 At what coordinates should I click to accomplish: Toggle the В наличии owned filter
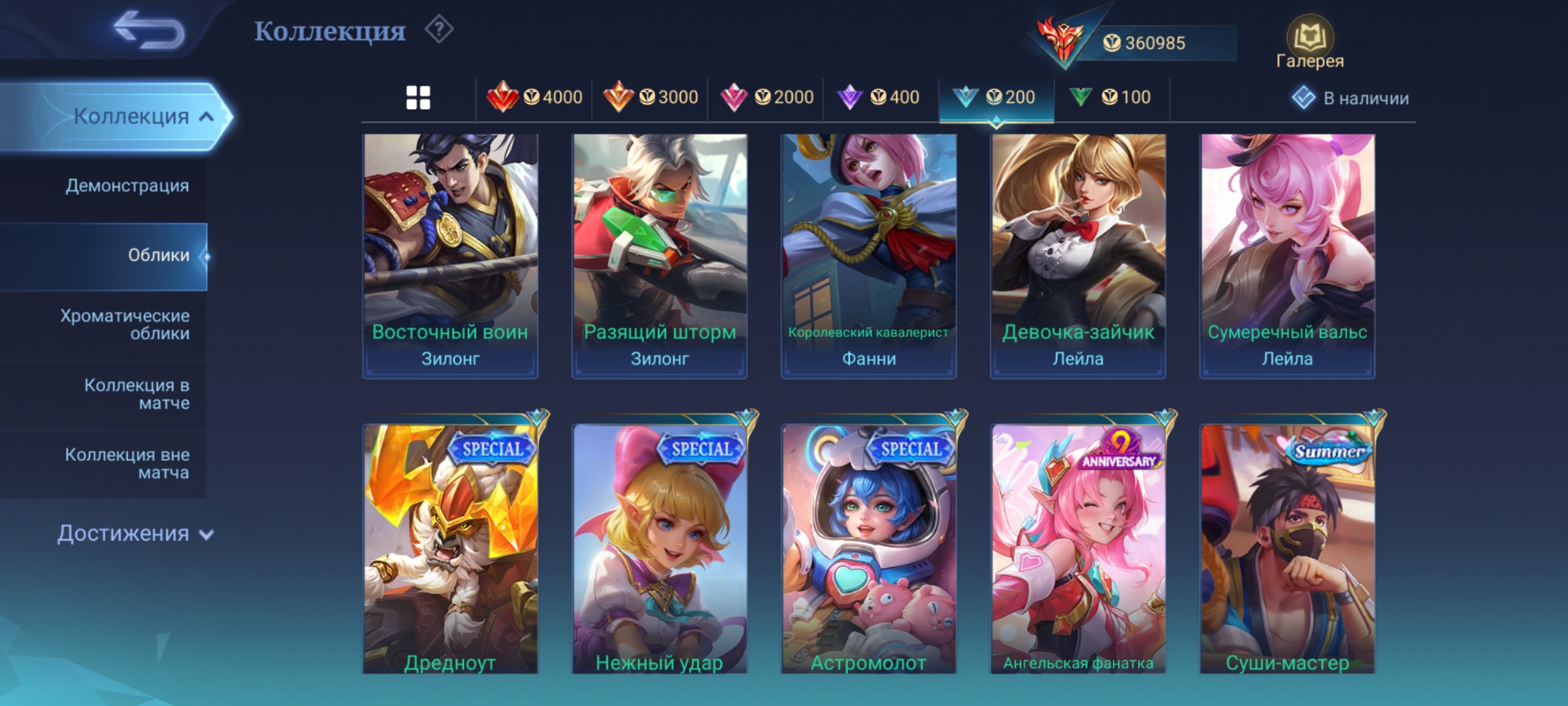point(1350,98)
